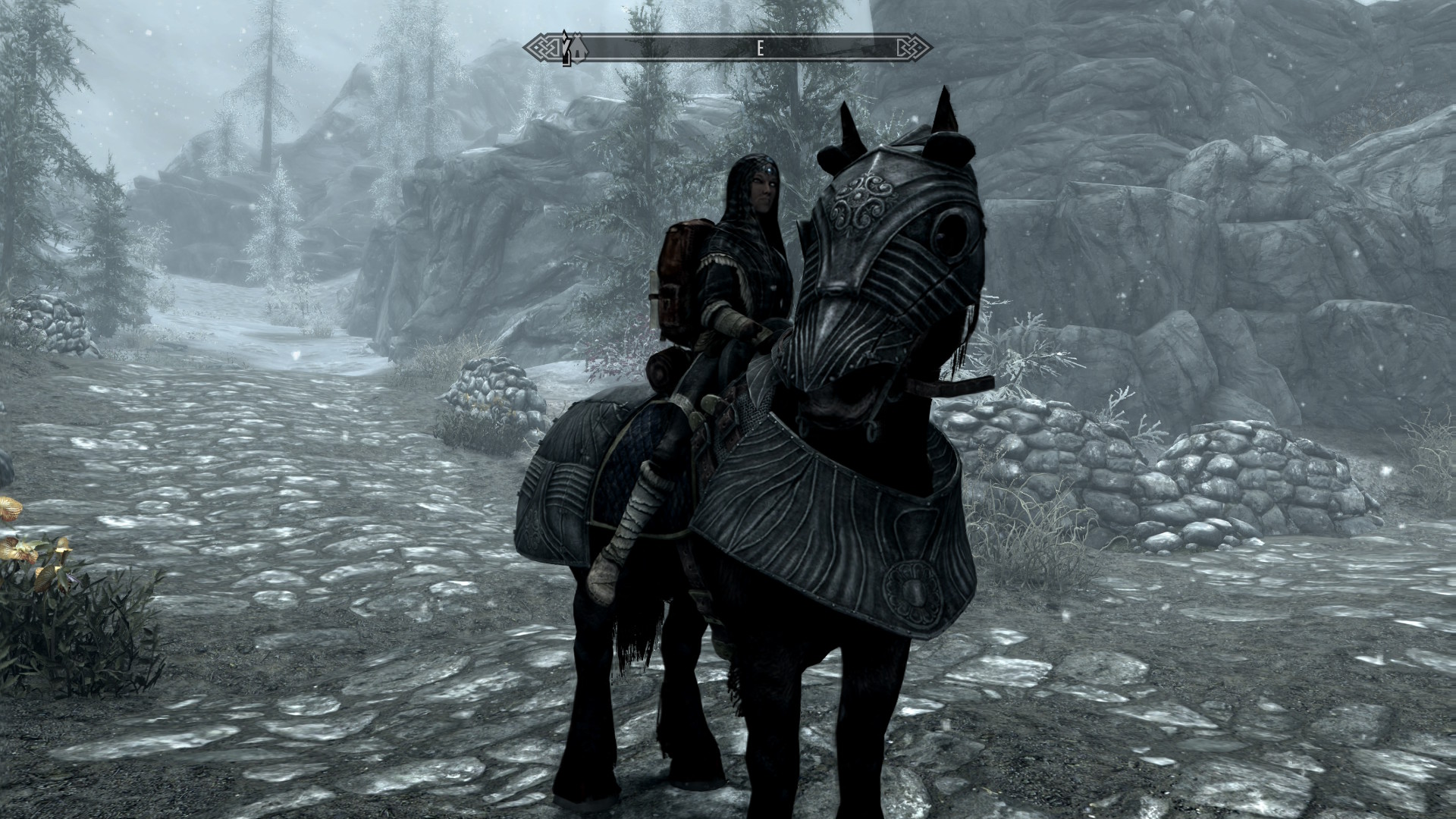Select the house-shaped location marker on compass
The image size is (1456, 819).
(x=579, y=49)
